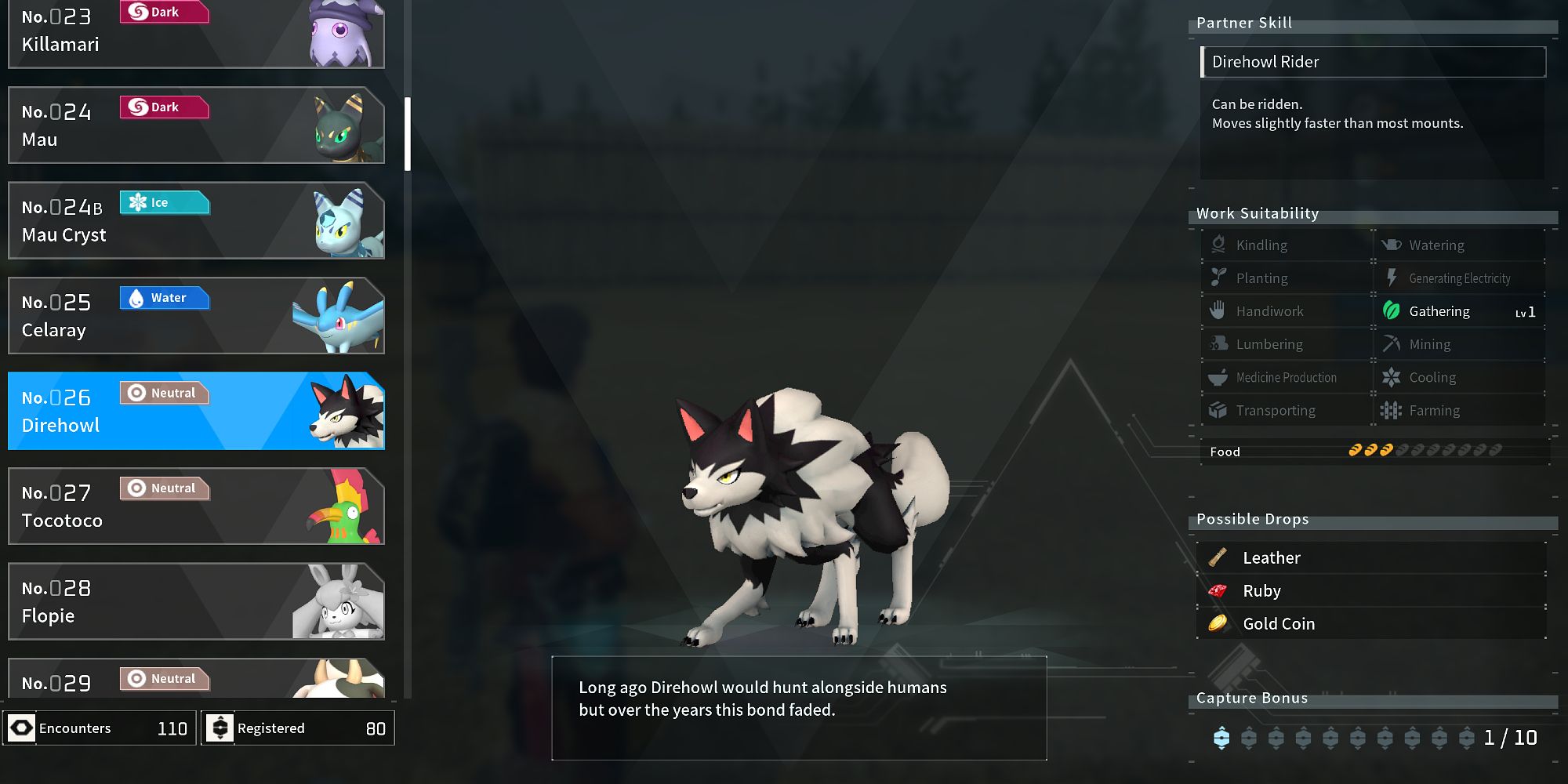Select the Cooling snowflake work icon
The height and width of the screenshot is (784, 1568).
(x=1392, y=377)
